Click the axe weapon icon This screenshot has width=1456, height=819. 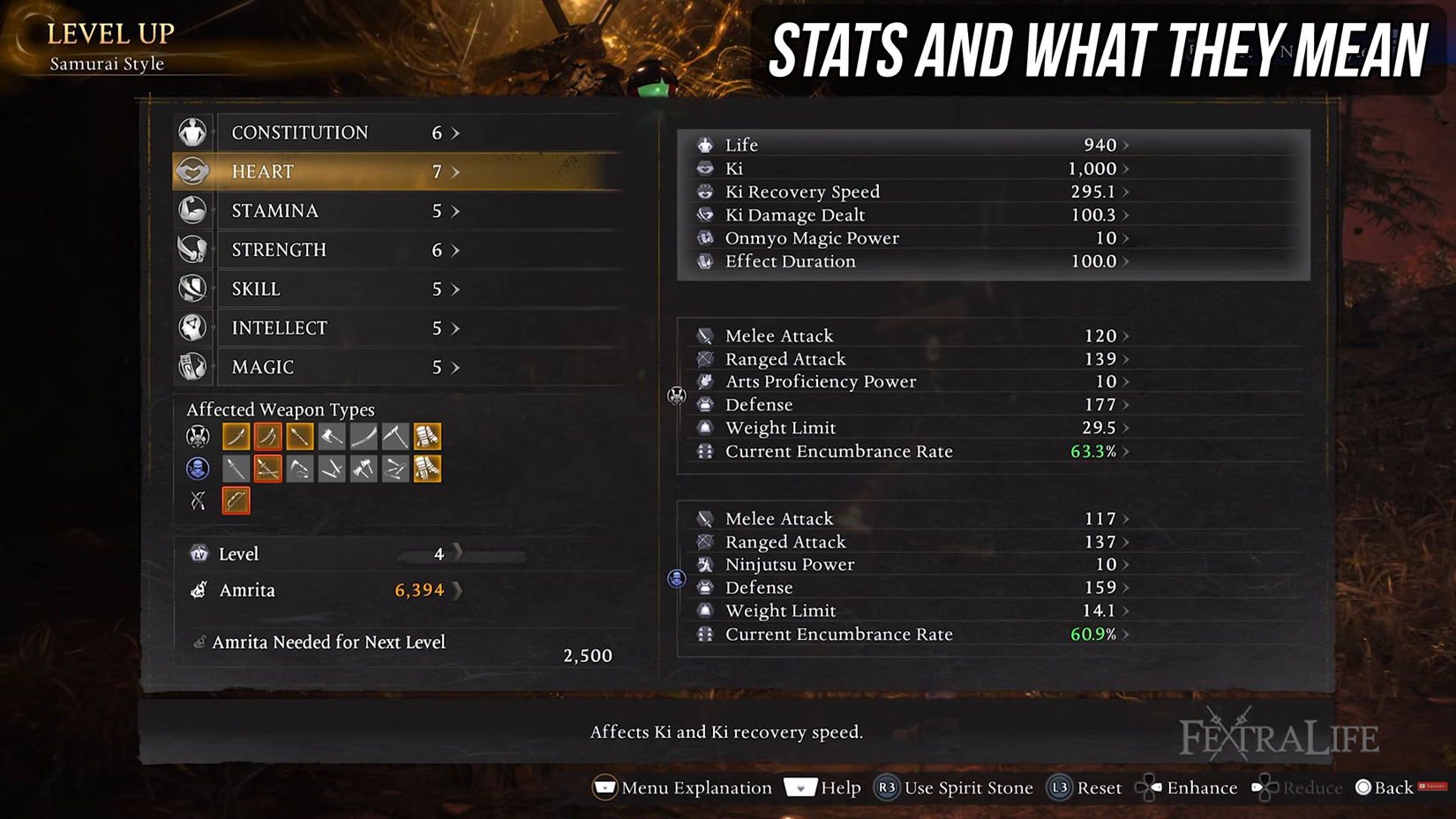[331, 435]
